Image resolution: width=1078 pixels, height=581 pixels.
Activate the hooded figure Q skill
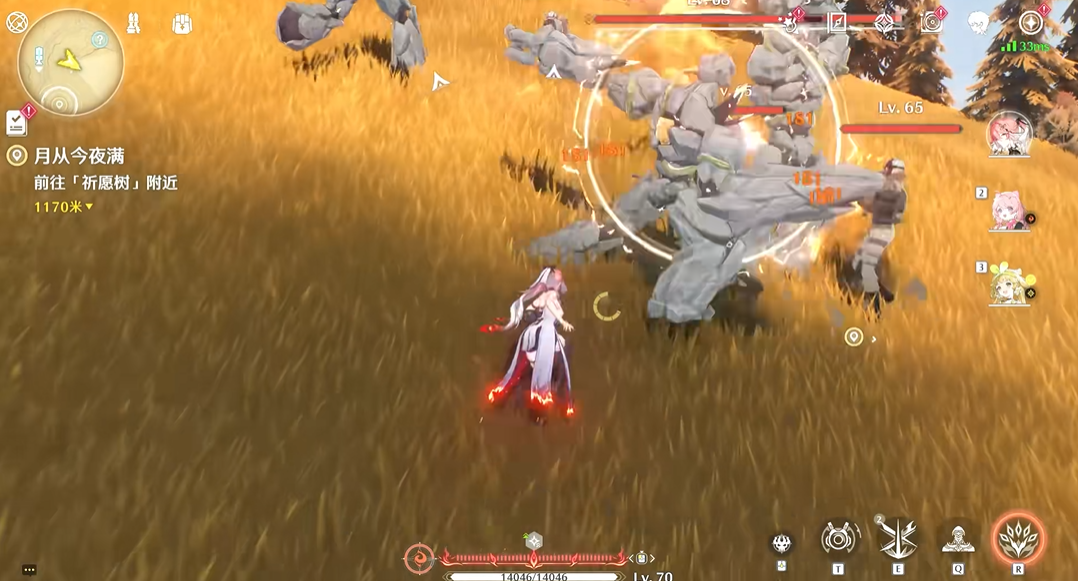click(957, 539)
